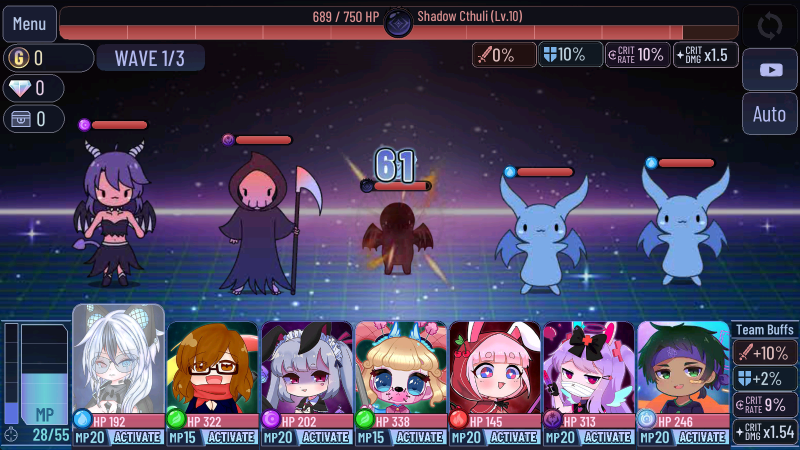Activate the blonde character with HP 338
Screen dimensions: 800x450
(x=420, y=437)
